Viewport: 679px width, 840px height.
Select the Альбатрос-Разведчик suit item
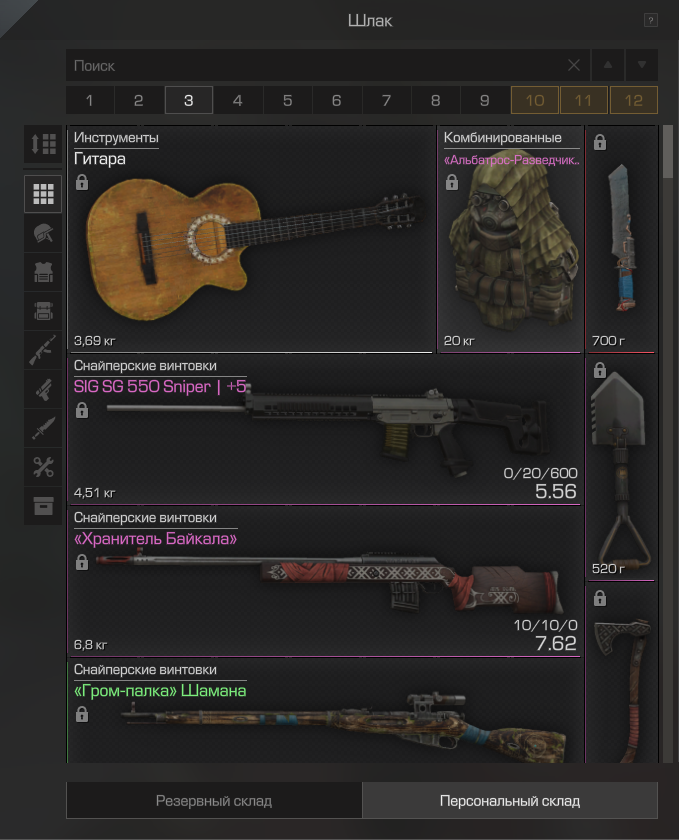point(510,240)
